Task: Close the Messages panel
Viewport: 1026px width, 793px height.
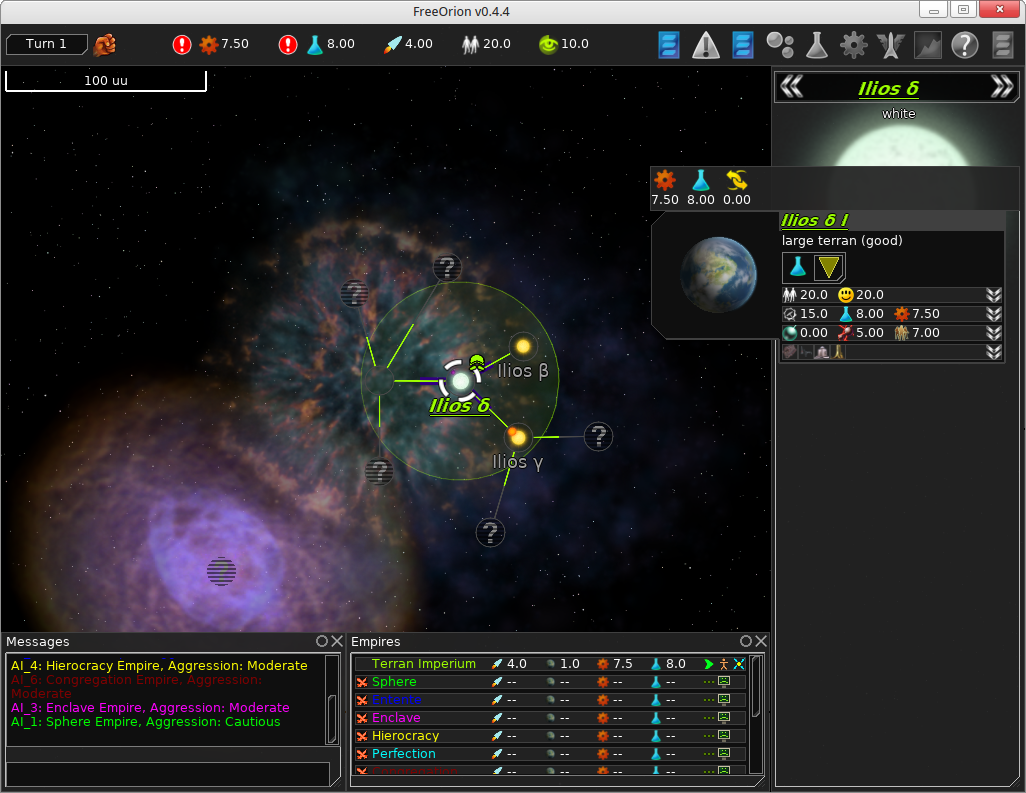Action: tap(337, 641)
